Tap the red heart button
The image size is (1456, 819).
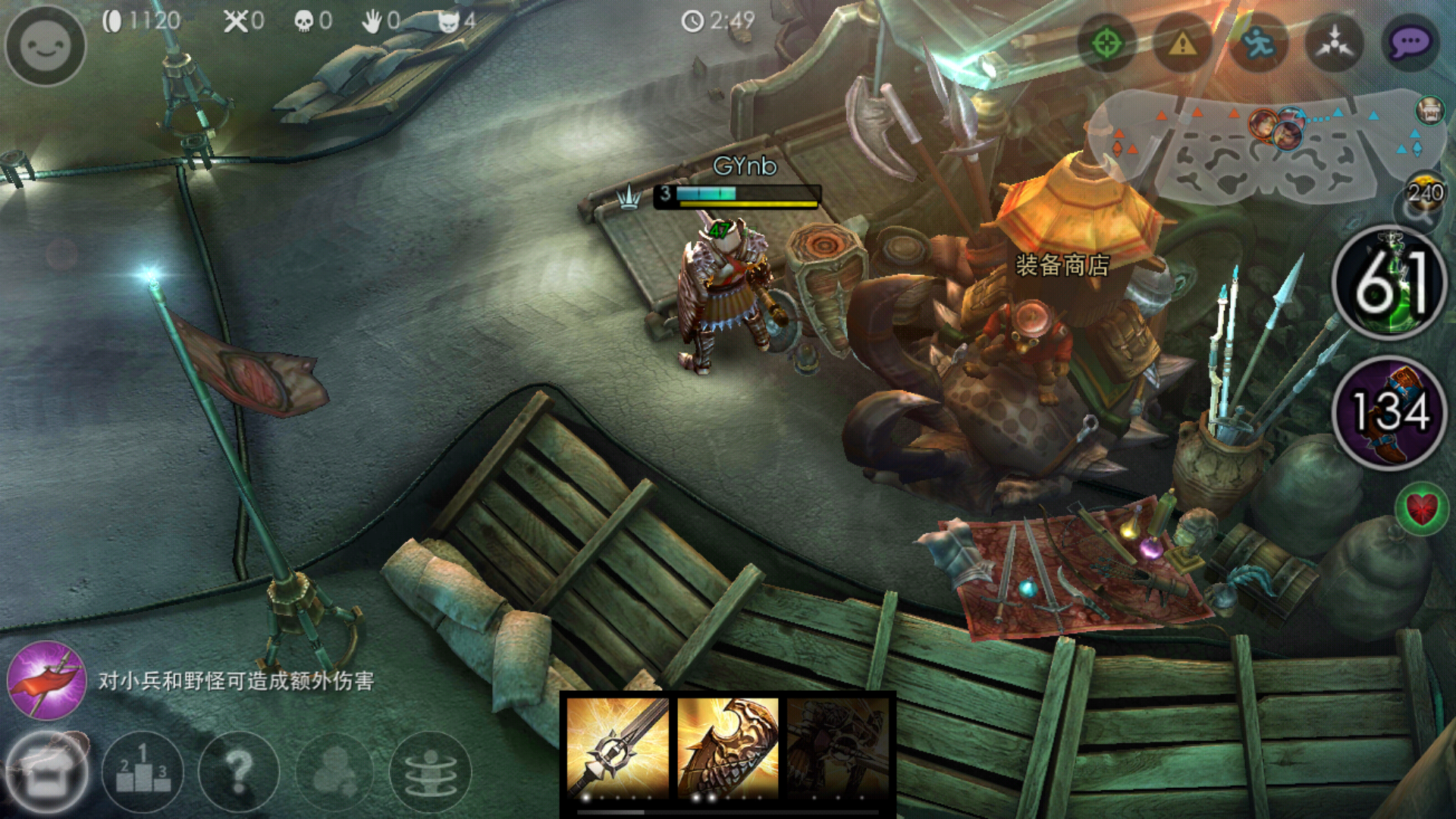1421,508
